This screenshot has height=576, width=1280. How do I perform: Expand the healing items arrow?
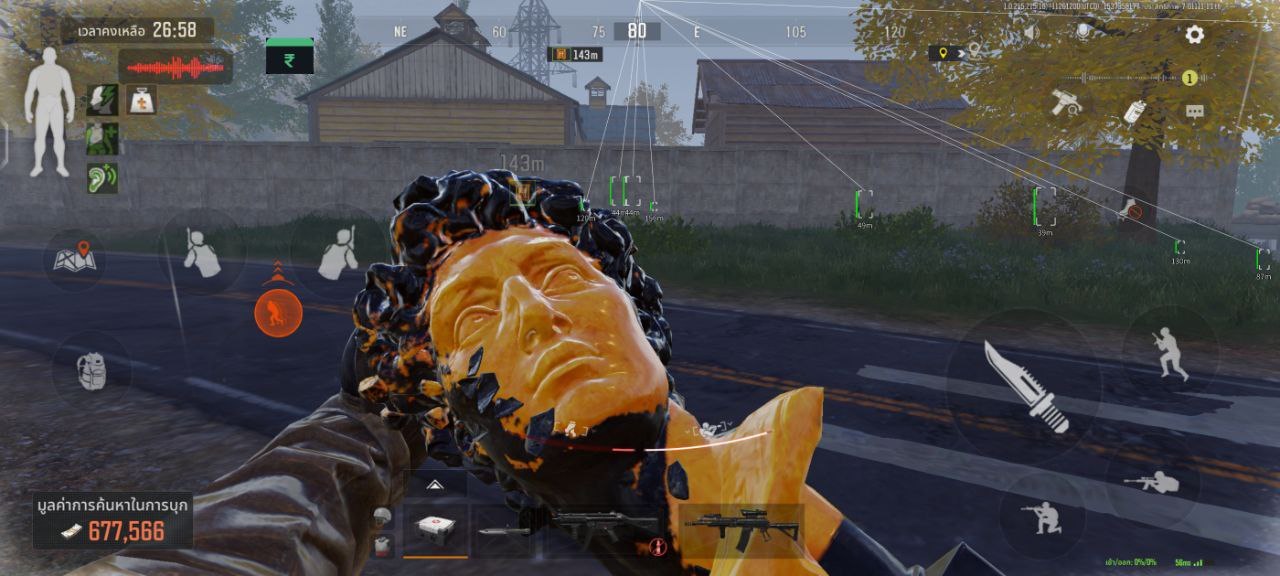click(435, 484)
